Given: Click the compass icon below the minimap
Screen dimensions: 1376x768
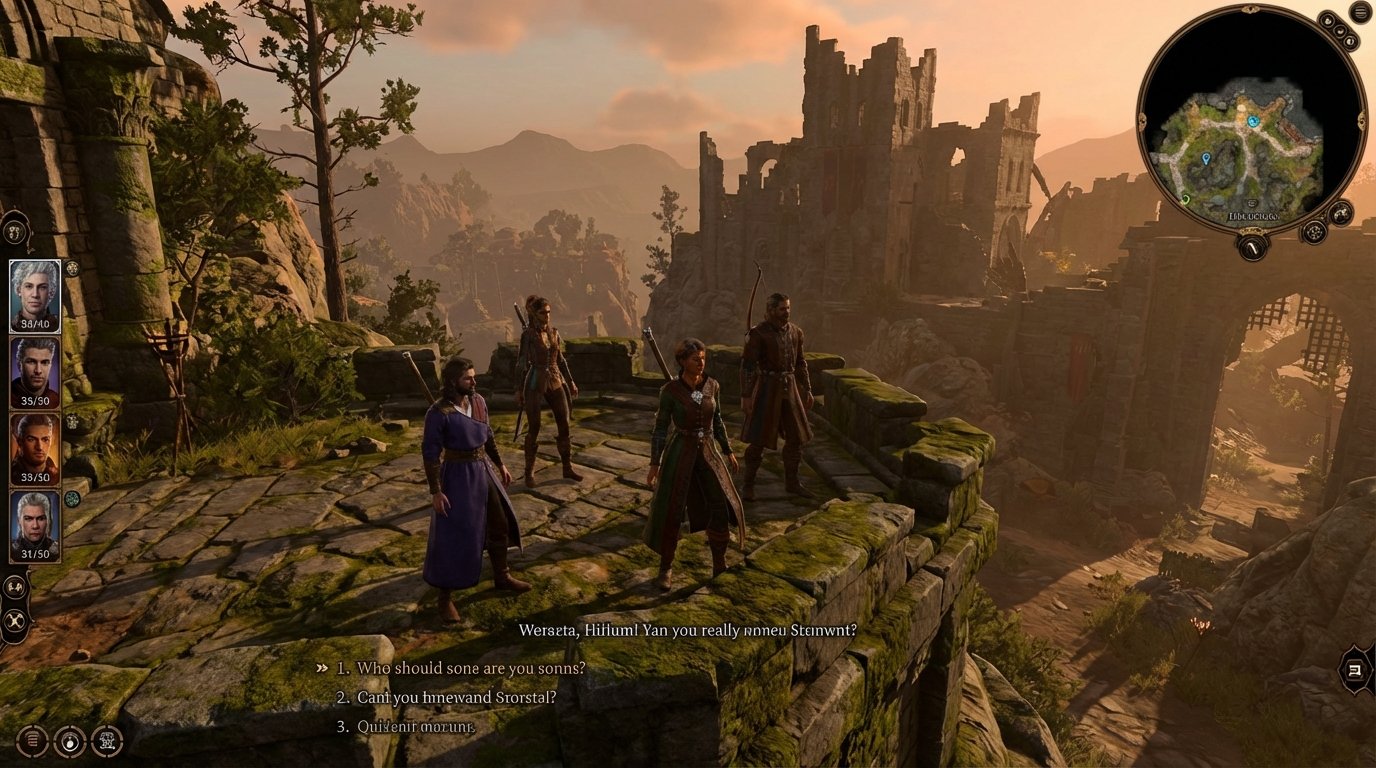Looking at the screenshot, I should (x=1253, y=247).
